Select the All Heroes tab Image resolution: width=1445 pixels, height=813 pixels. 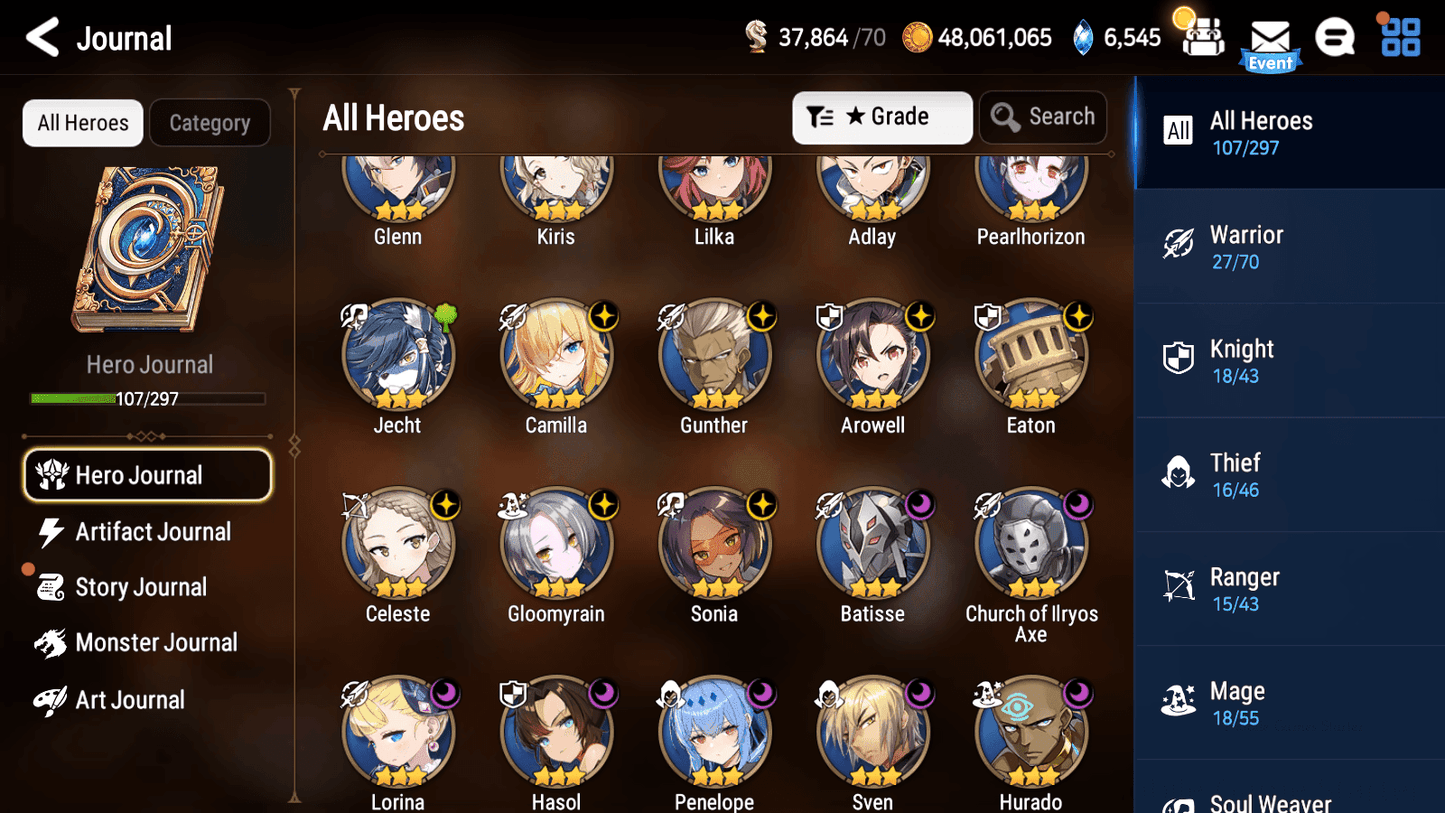[x=82, y=122]
